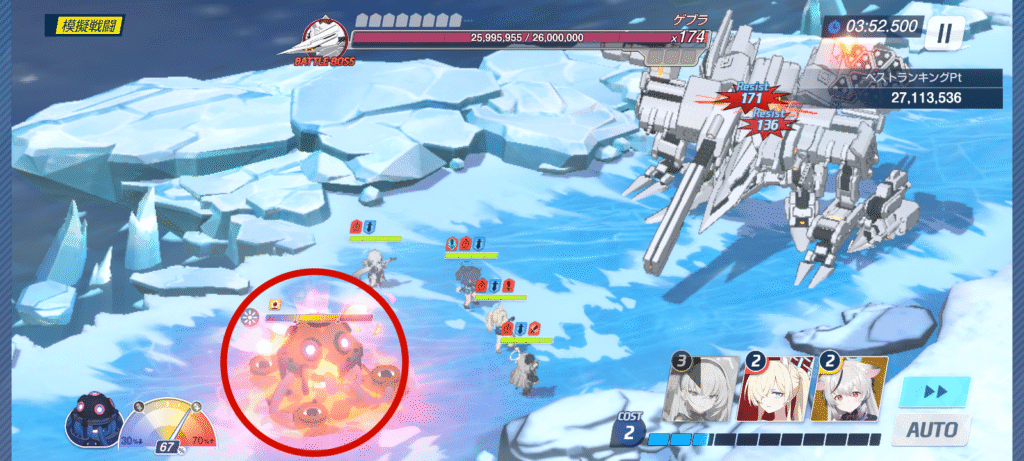This screenshot has height=461, width=1024.
Task: Select the blonde student skill card
Action: (775, 389)
